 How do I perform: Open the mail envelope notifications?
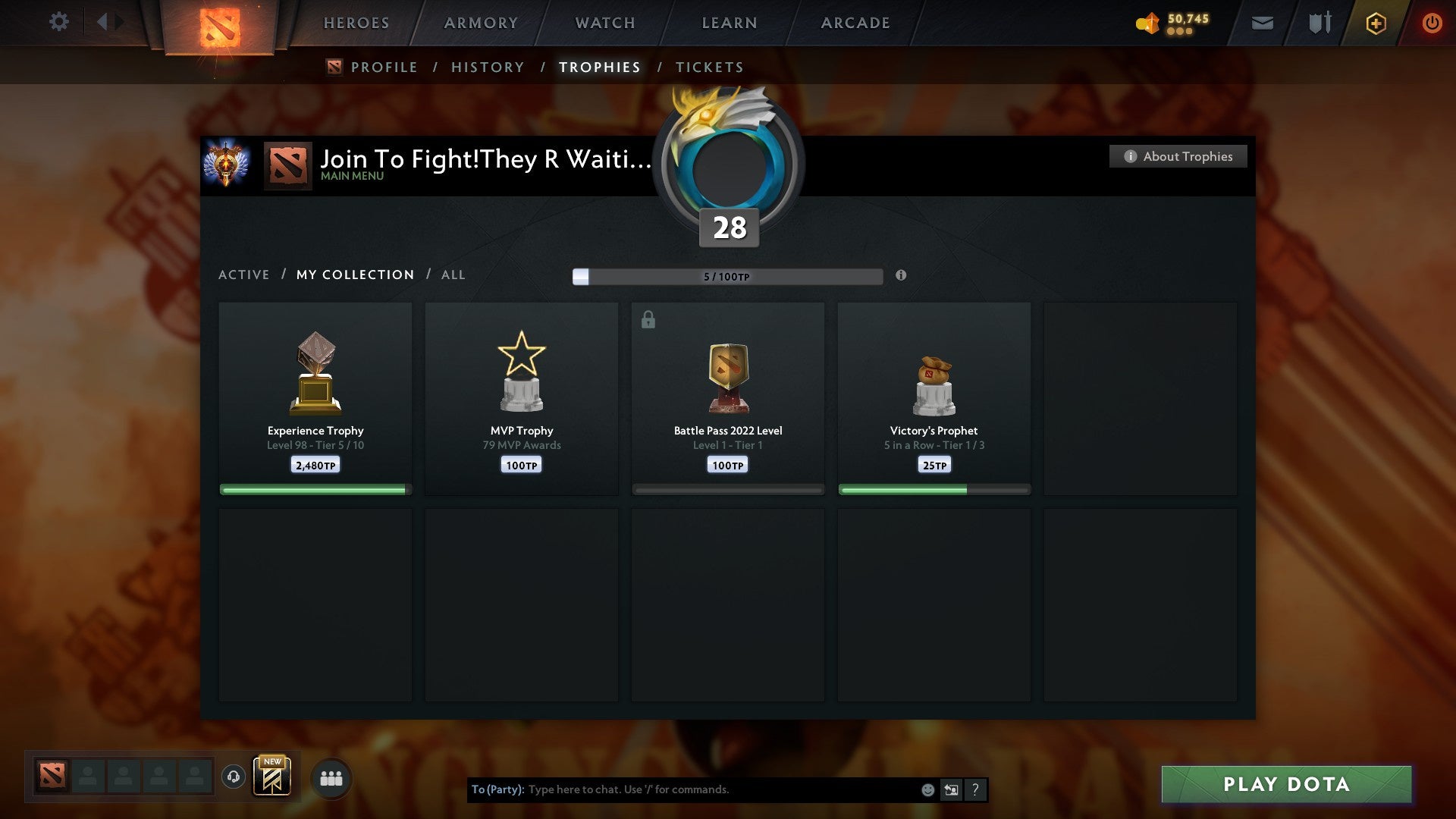(1263, 24)
